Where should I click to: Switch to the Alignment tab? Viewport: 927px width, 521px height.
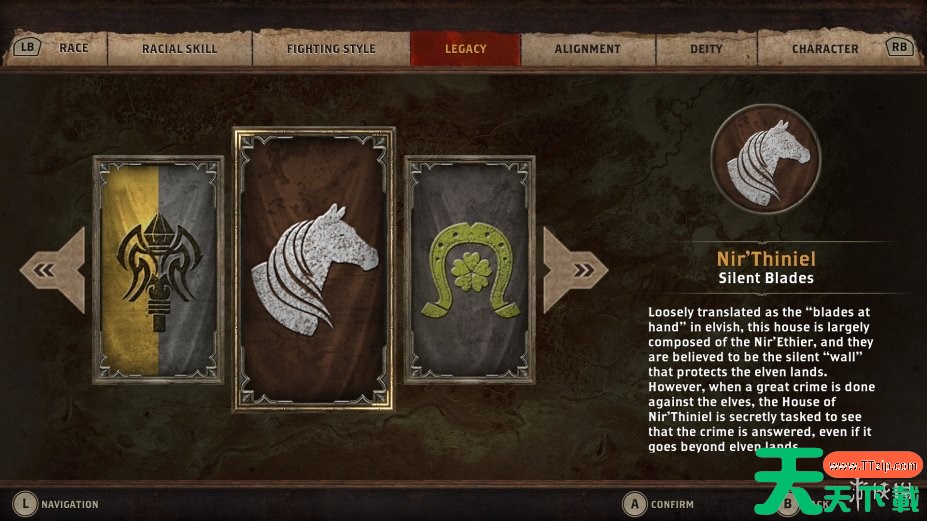pyautogui.click(x=587, y=48)
